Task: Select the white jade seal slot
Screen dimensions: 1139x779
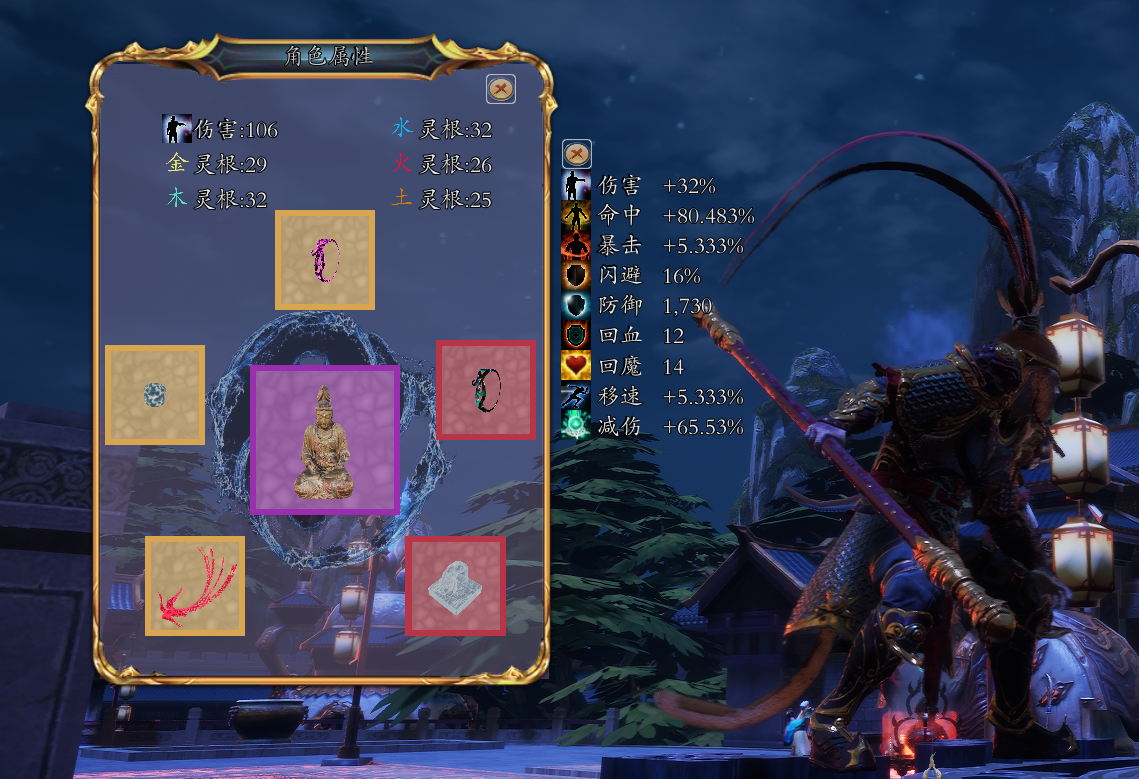Action: tap(455, 585)
